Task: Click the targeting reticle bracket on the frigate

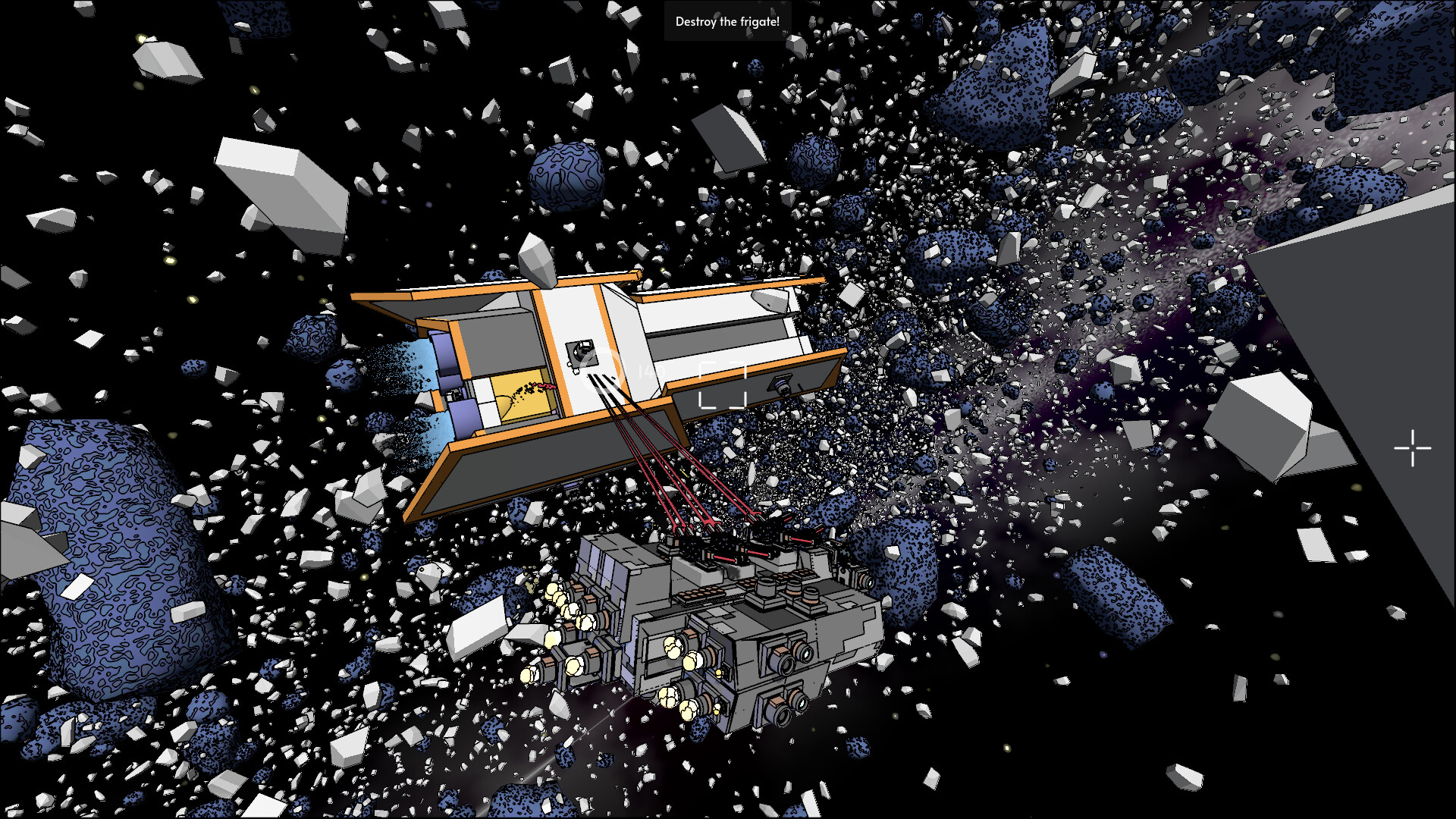Action: (x=721, y=385)
